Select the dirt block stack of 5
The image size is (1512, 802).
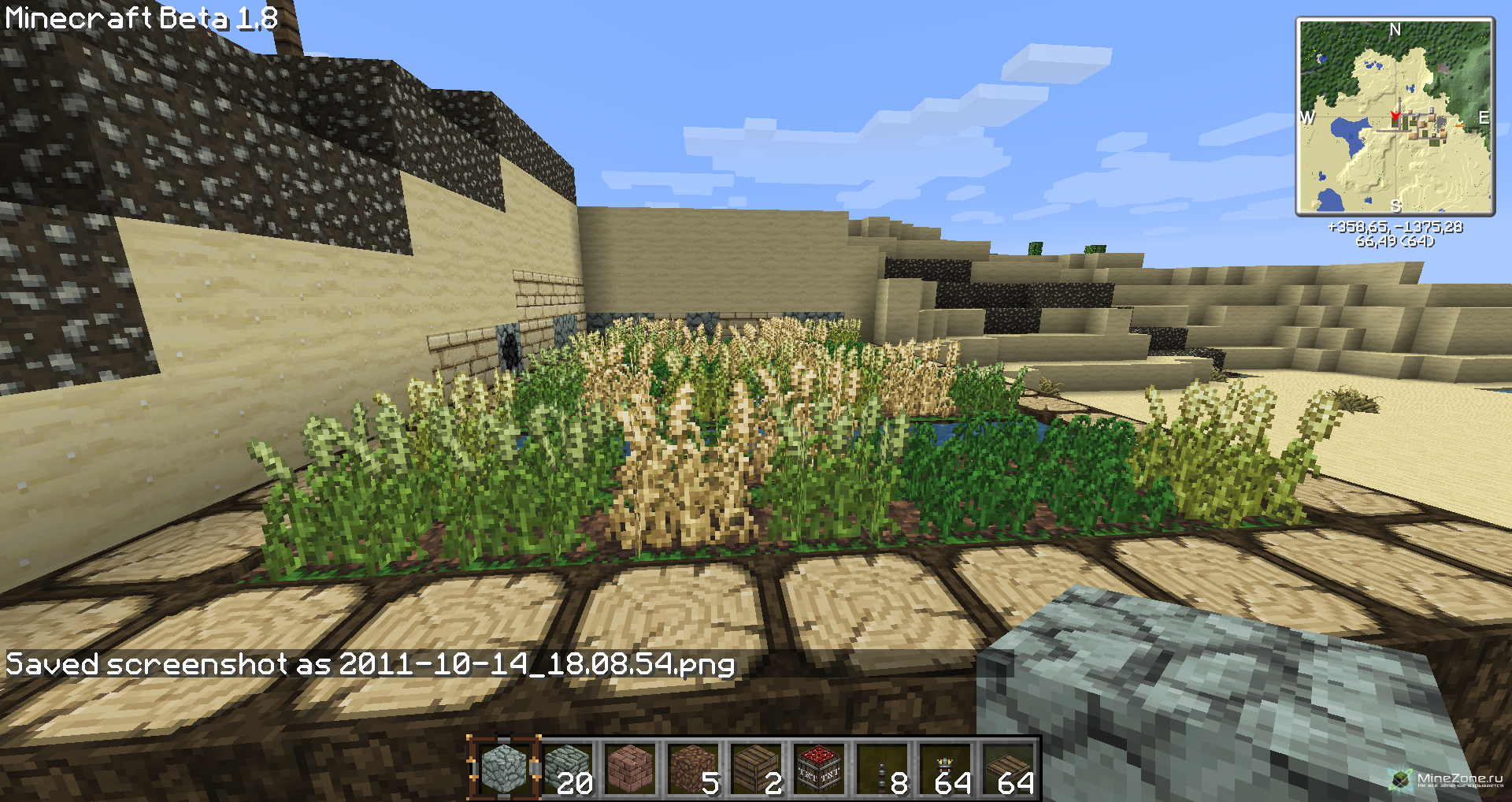pos(693,770)
